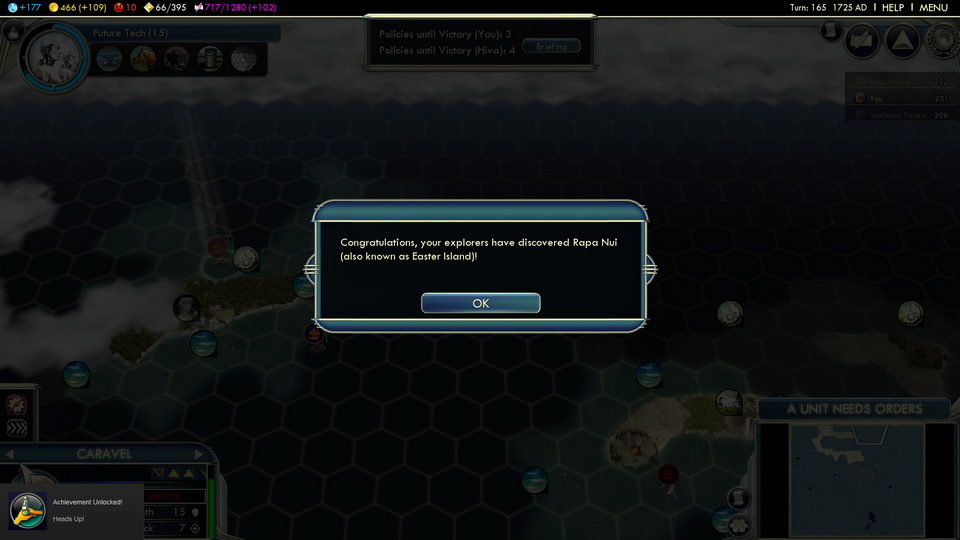Confirm the Rapa Nui discovery with OK
This screenshot has height=540, width=960.
click(480, 303)
